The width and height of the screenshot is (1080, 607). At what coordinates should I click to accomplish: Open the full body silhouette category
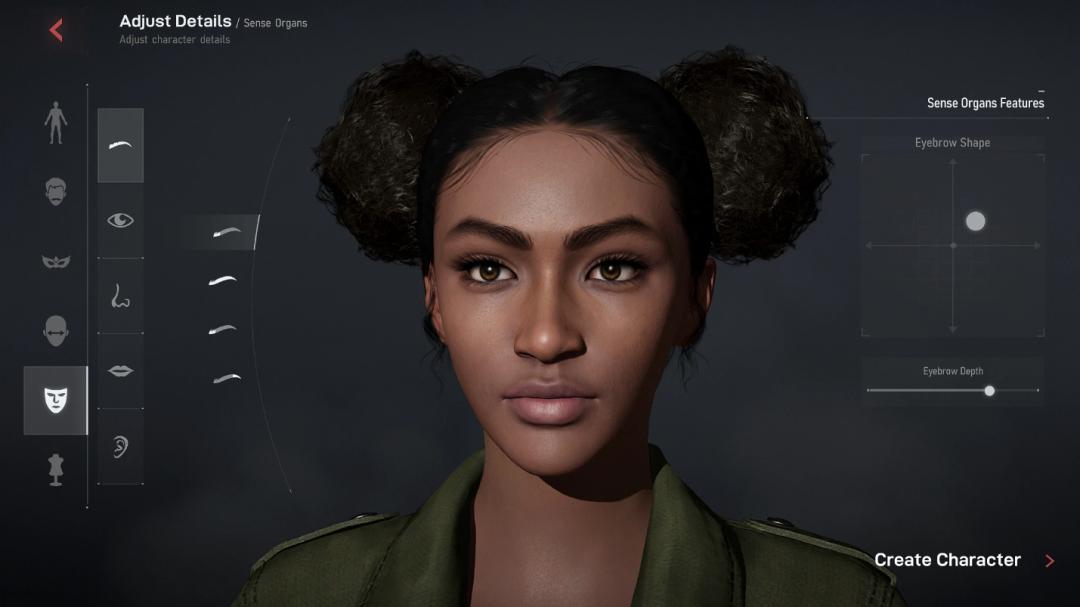(x=56, y=123)
